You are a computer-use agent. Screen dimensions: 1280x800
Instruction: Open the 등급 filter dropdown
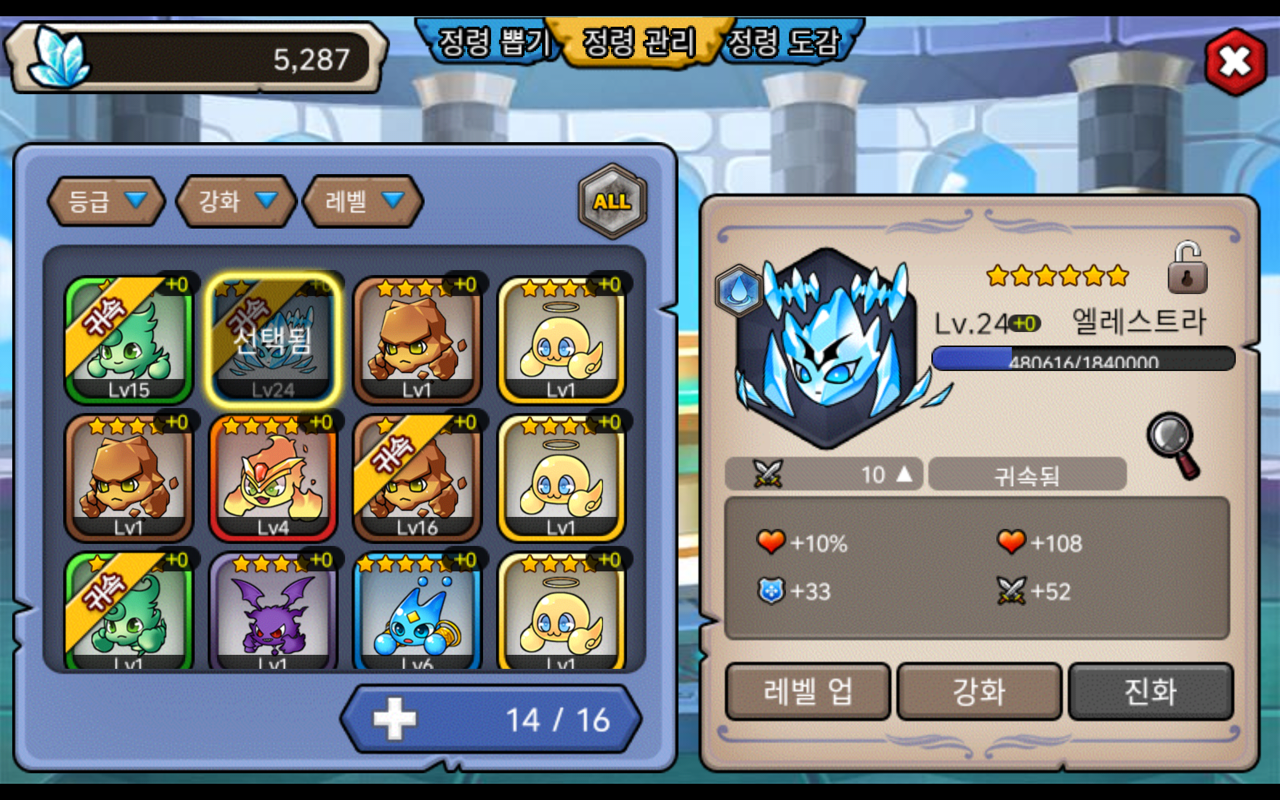(106, 201)
